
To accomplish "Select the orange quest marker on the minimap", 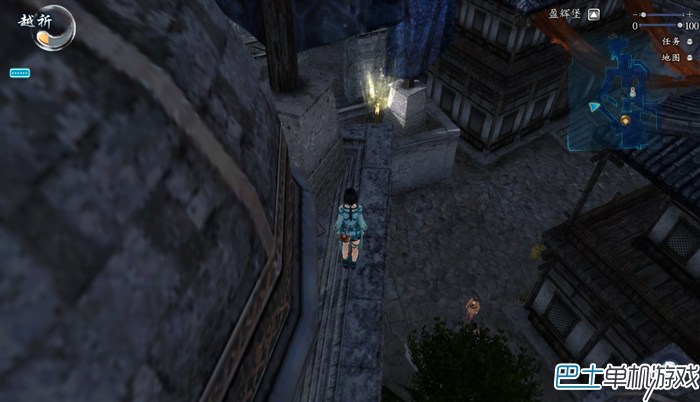I will [626, 121].
